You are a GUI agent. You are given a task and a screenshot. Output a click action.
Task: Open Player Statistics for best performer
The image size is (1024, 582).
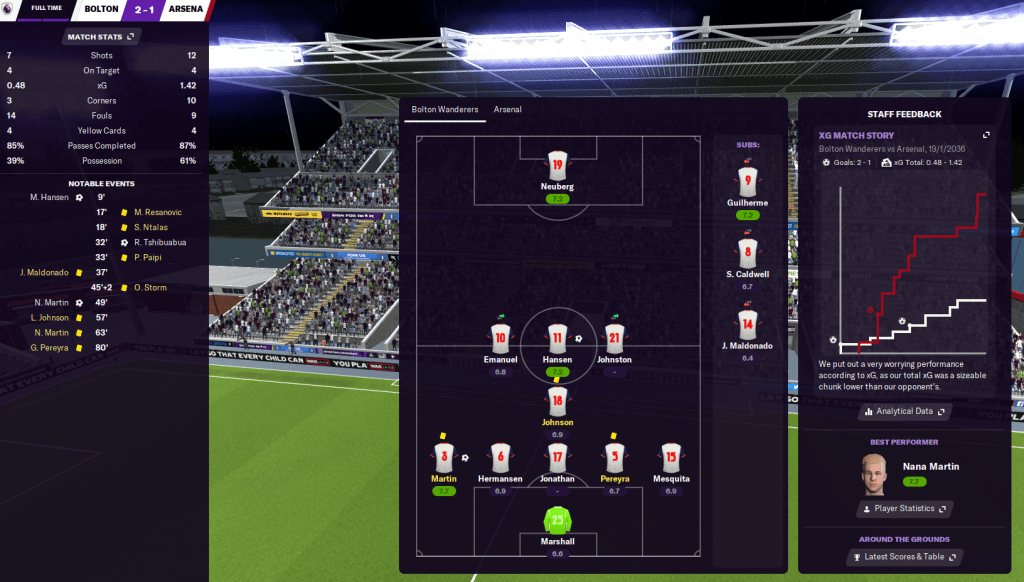904,509
